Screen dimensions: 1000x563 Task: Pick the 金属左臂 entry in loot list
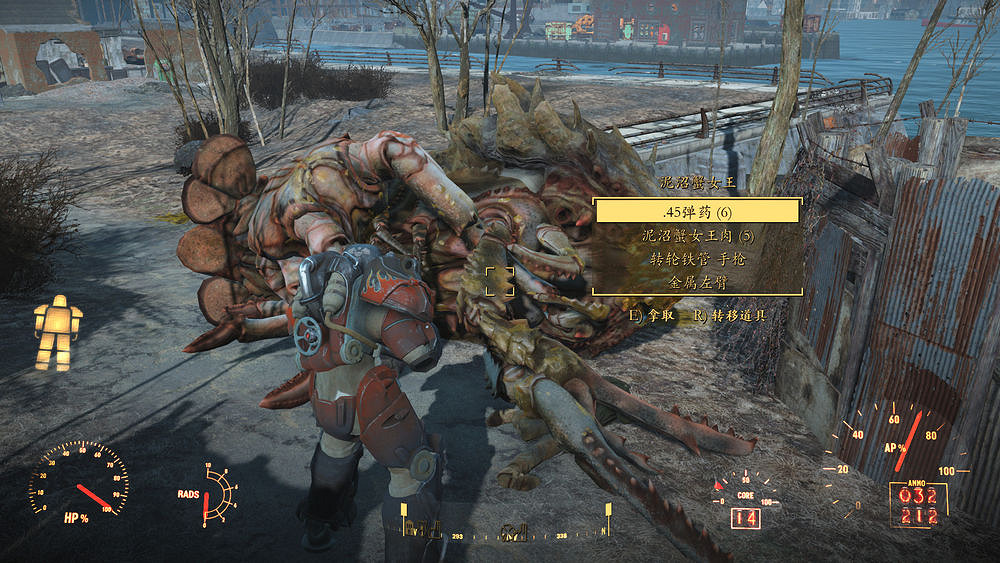pyautogui.click(x=697, y=282)
